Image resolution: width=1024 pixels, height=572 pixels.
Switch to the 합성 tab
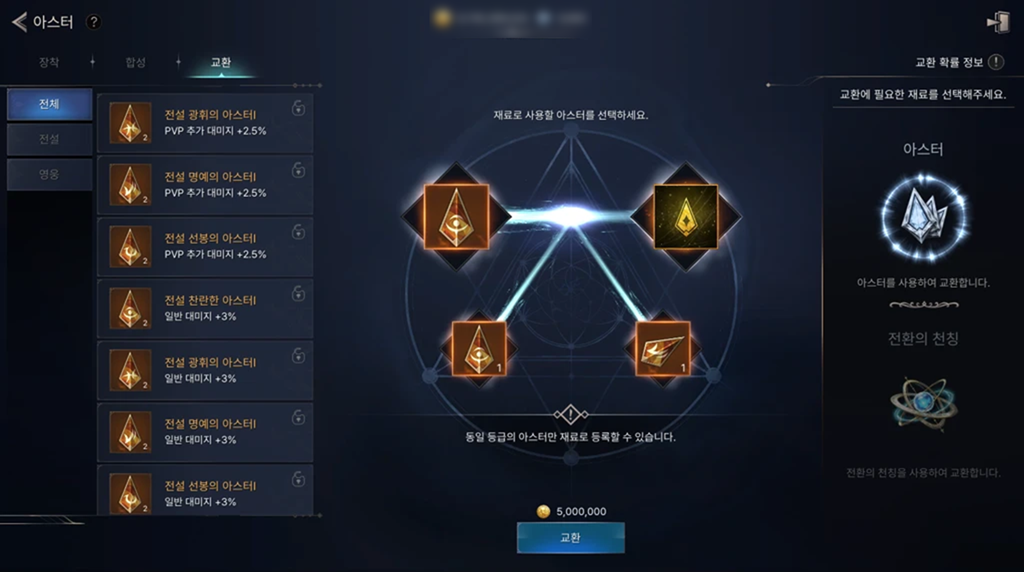[x=135, y=62]
